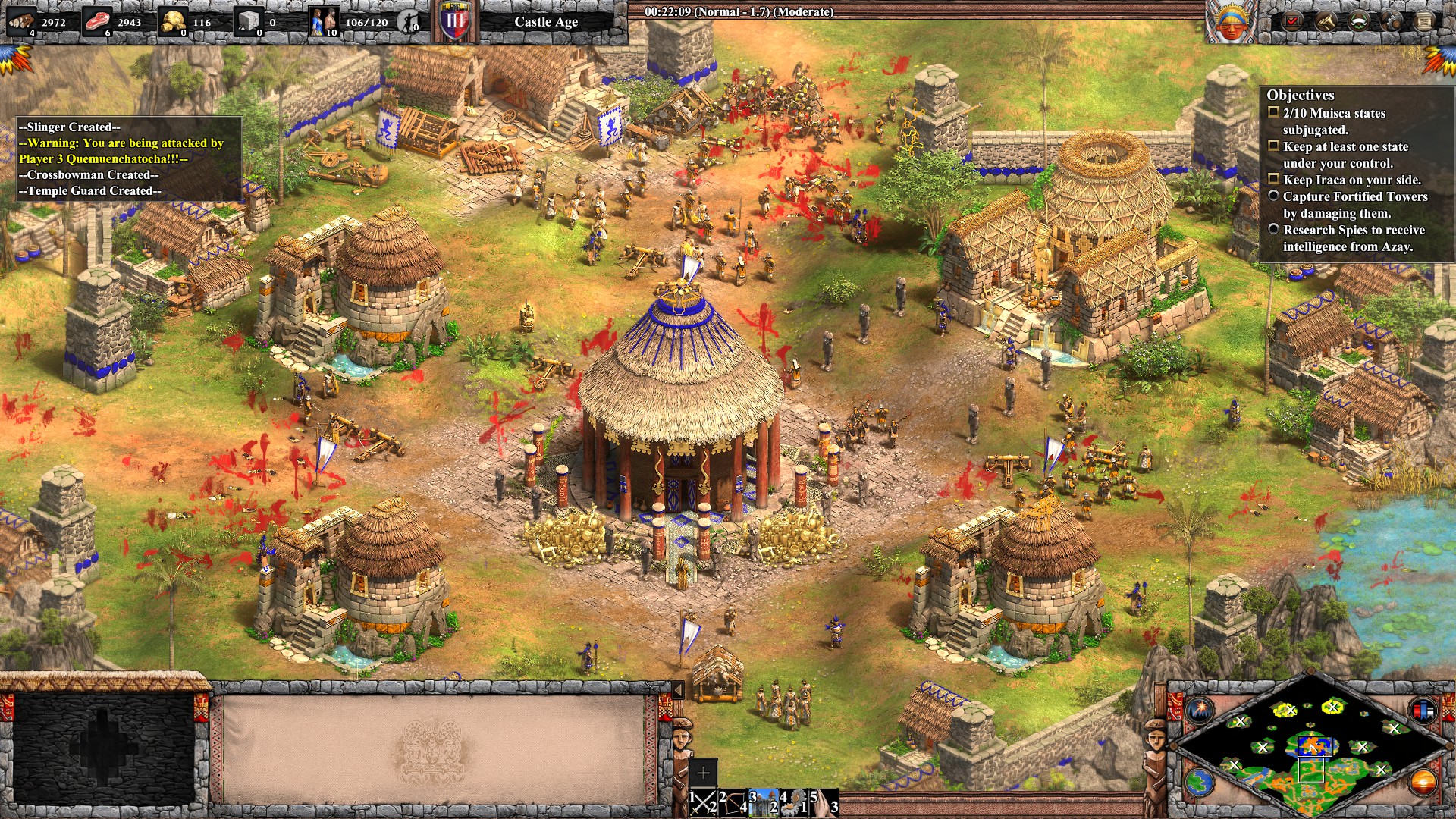Open the laurel wreath tech tree button
Viewport: 1456px width, 819px height.
1358,21
